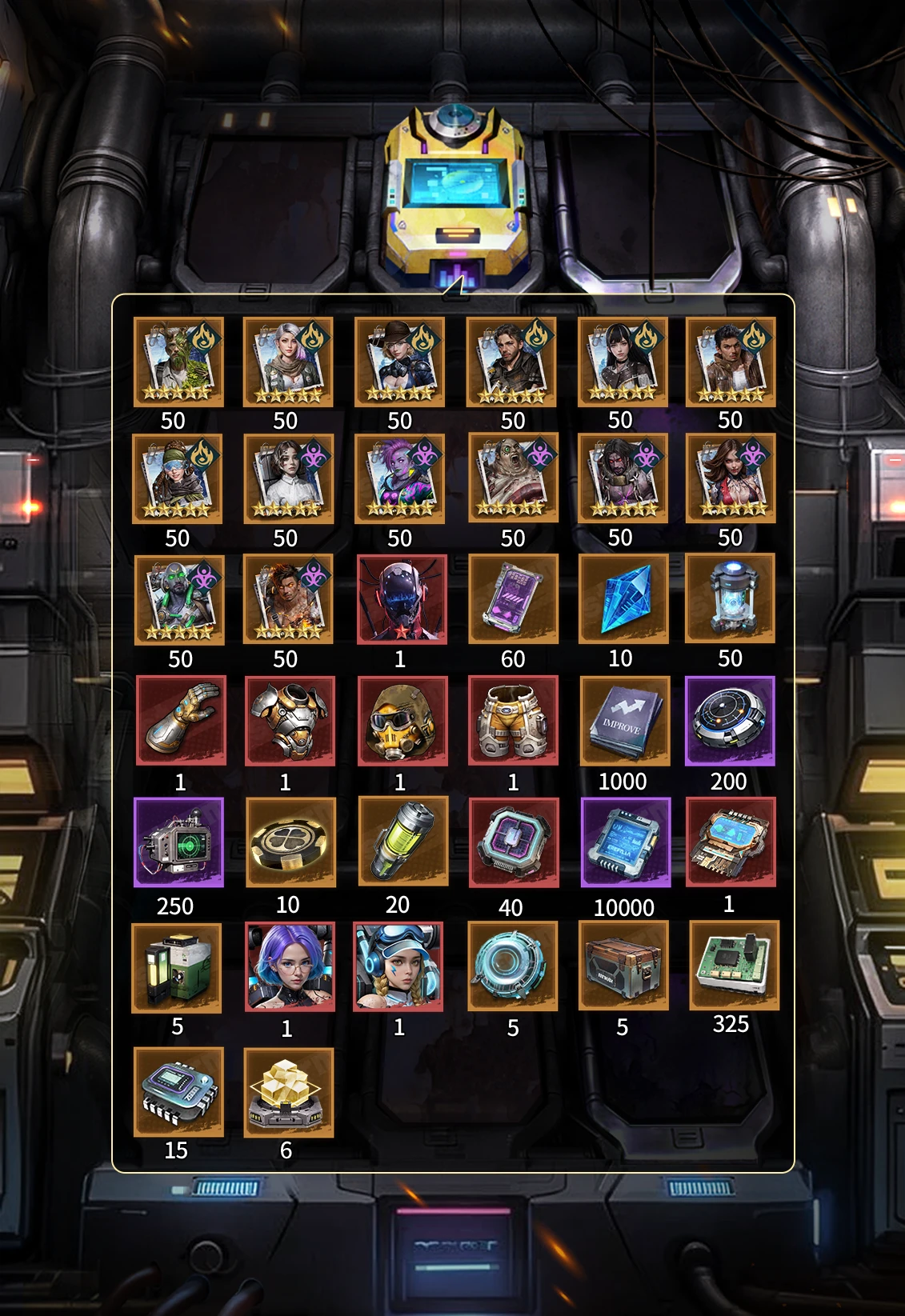Select the armored chestplate equipment slot

click(x=290, y=721)
